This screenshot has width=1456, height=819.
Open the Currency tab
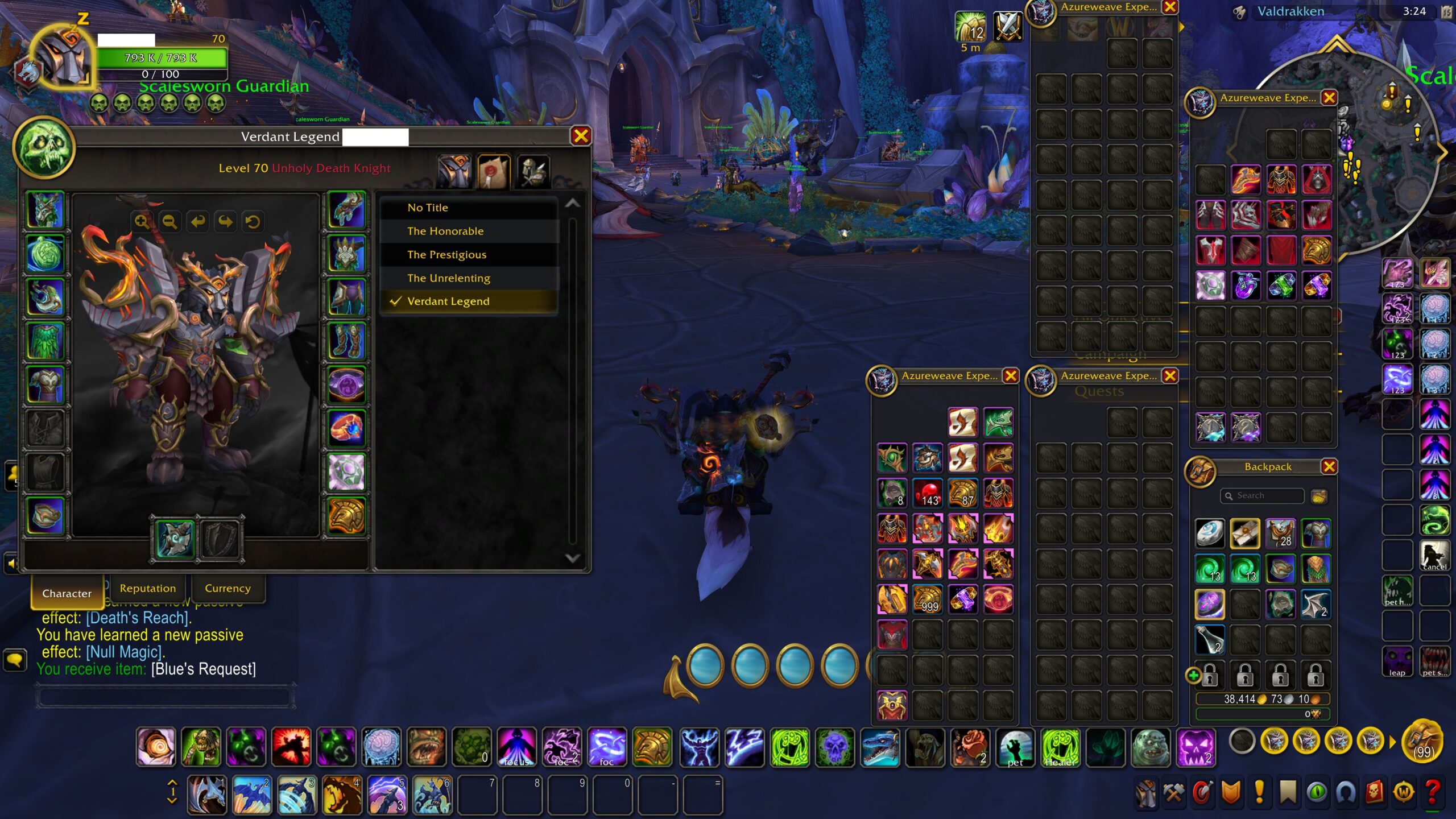[227, 588]
